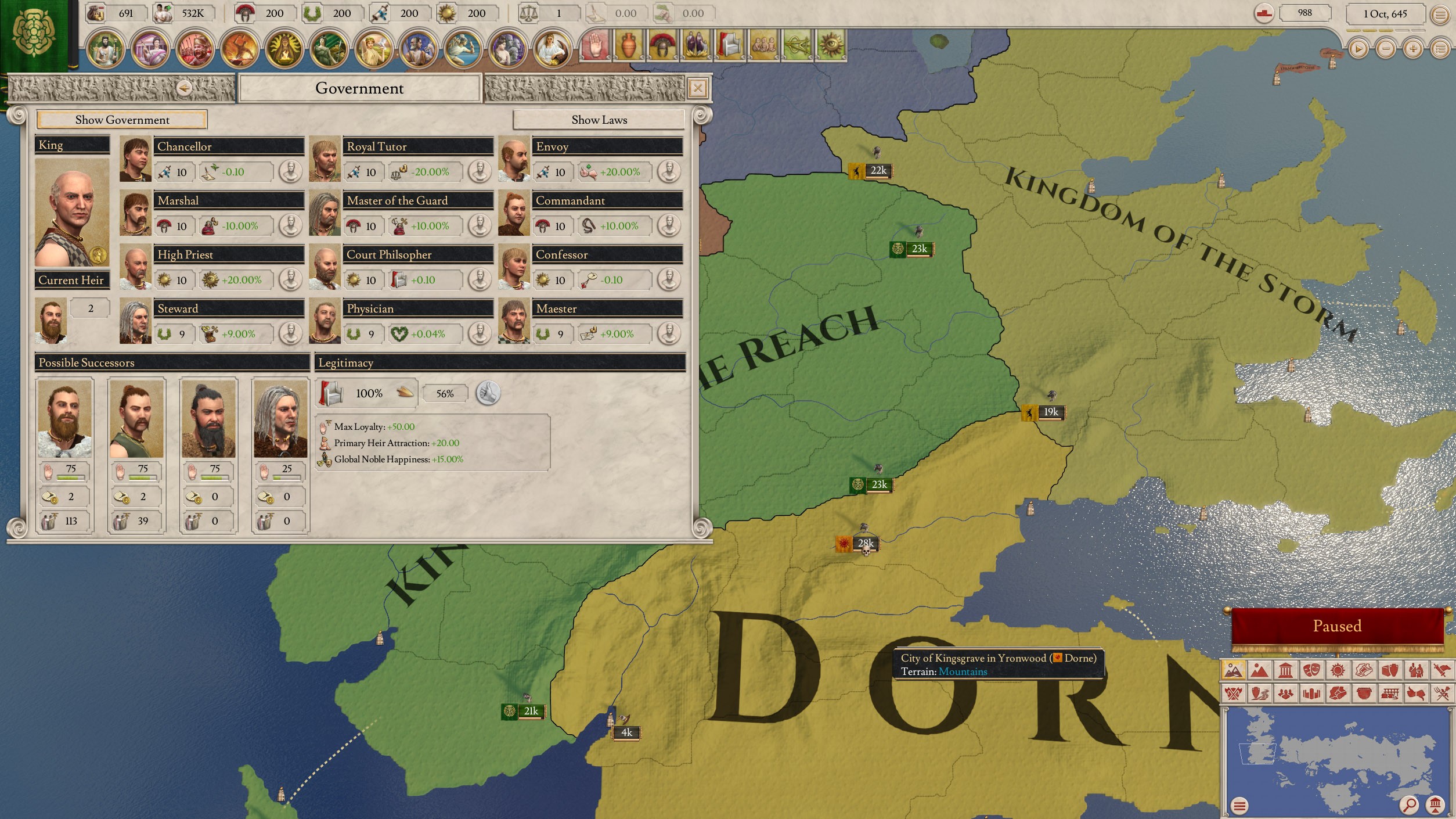This screenshot has width=1456, height=819.
Task: Change the High Priest appointment
Action: click(290, 280)
